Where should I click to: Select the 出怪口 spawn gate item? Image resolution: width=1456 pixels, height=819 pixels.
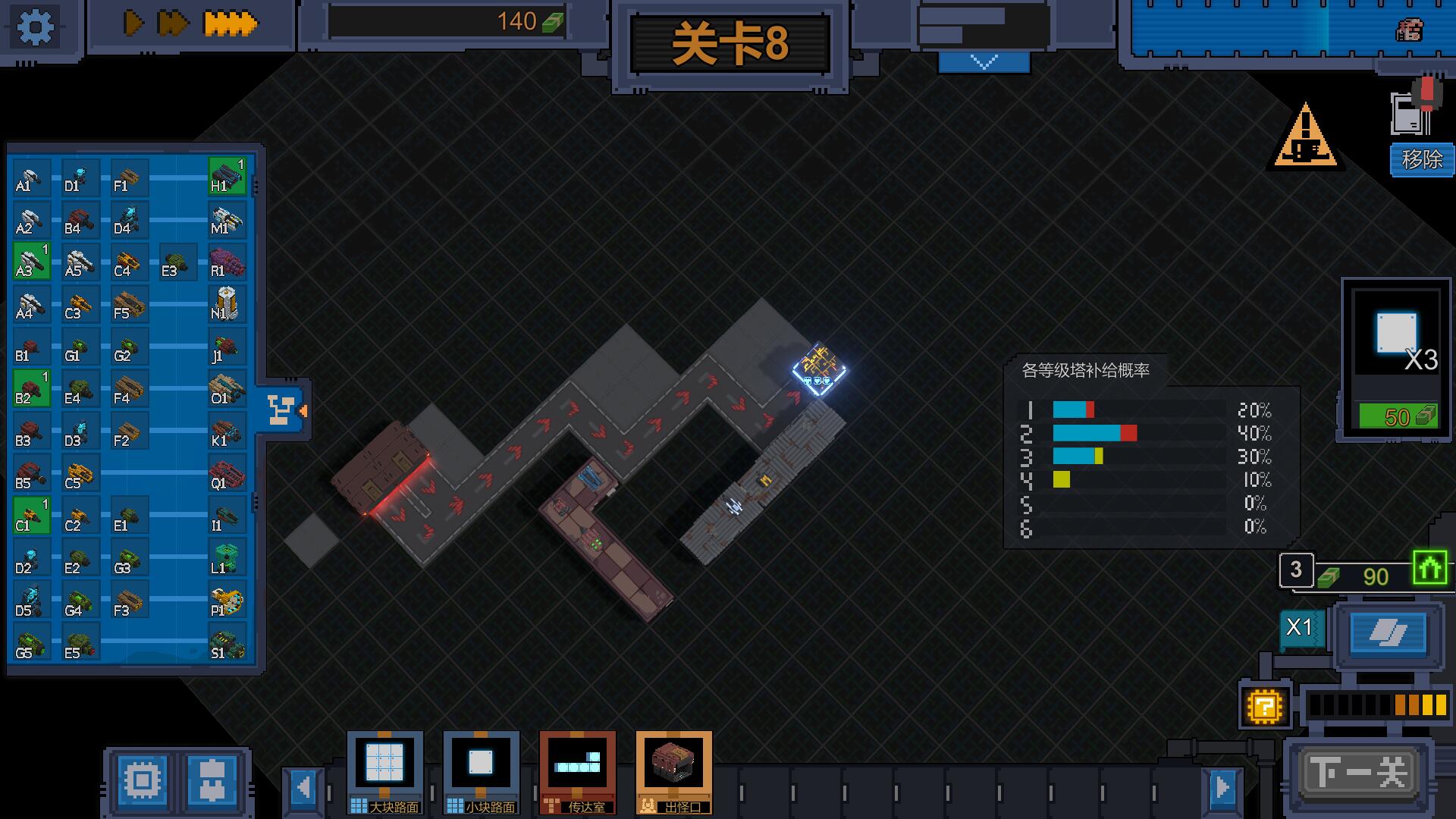tap(673, 771)
